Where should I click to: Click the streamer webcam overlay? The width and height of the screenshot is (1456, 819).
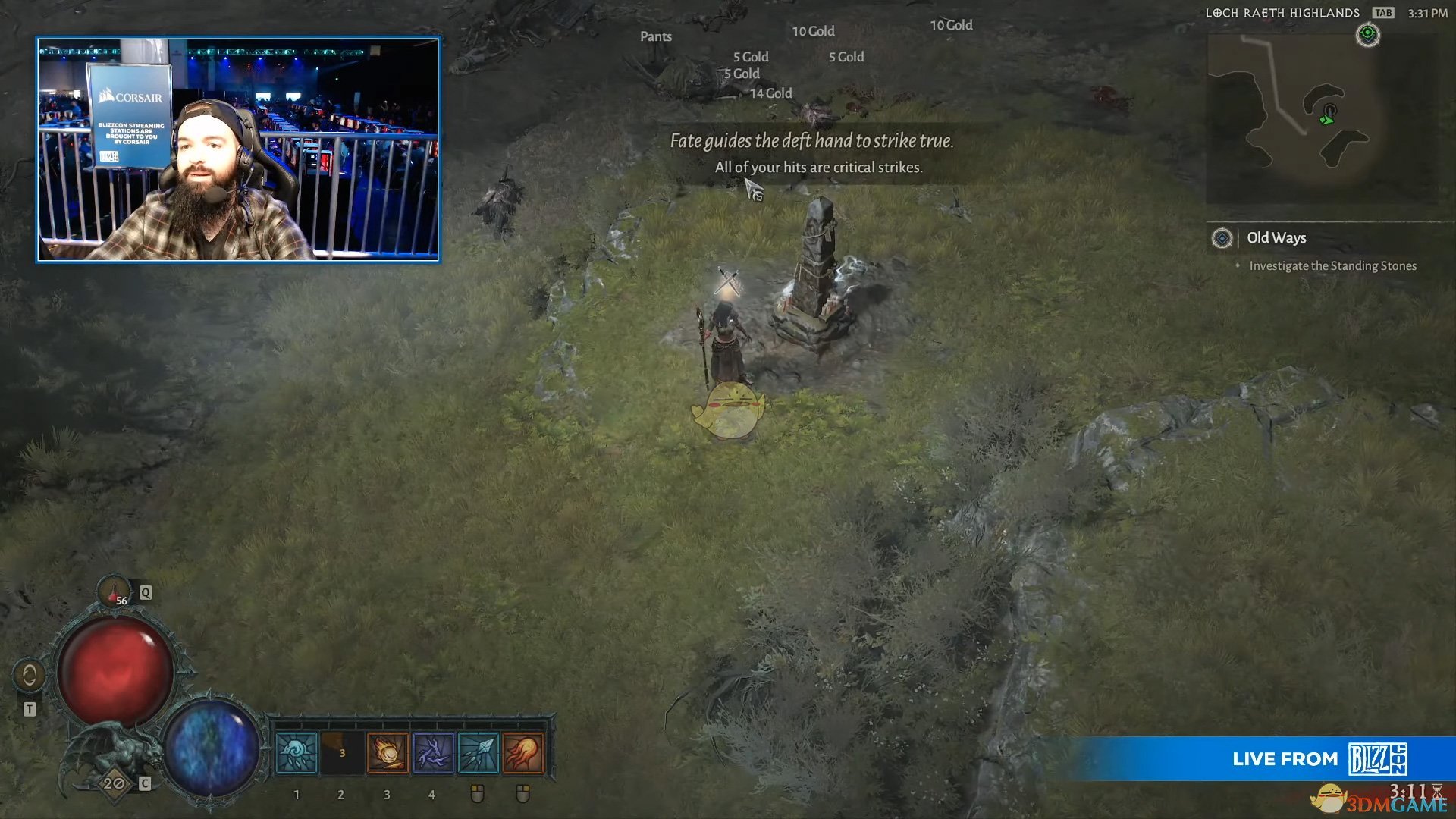pos(238,149)
